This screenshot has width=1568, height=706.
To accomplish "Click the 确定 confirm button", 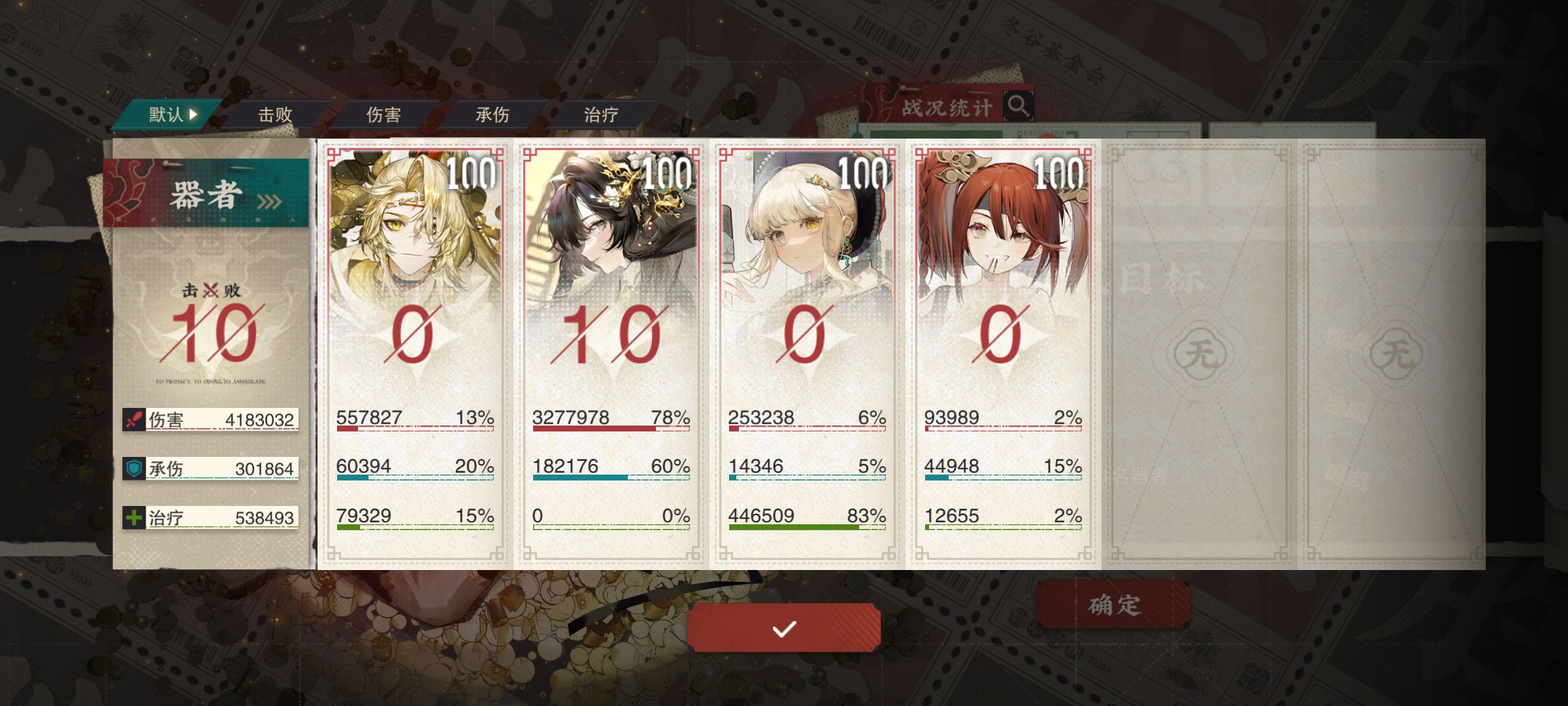I will [1113, 605].
